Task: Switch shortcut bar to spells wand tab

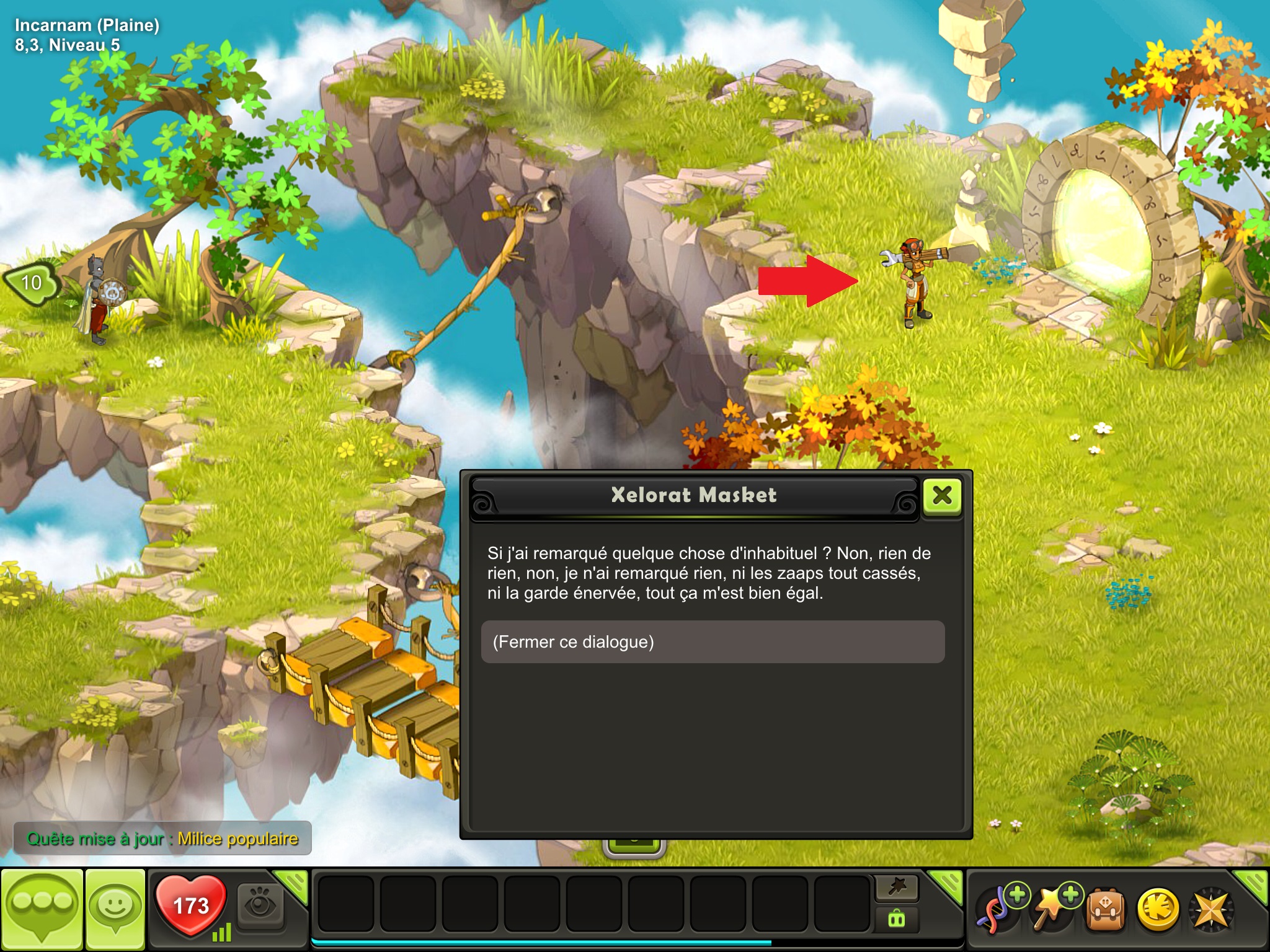Action: click(x=897, y=888)
